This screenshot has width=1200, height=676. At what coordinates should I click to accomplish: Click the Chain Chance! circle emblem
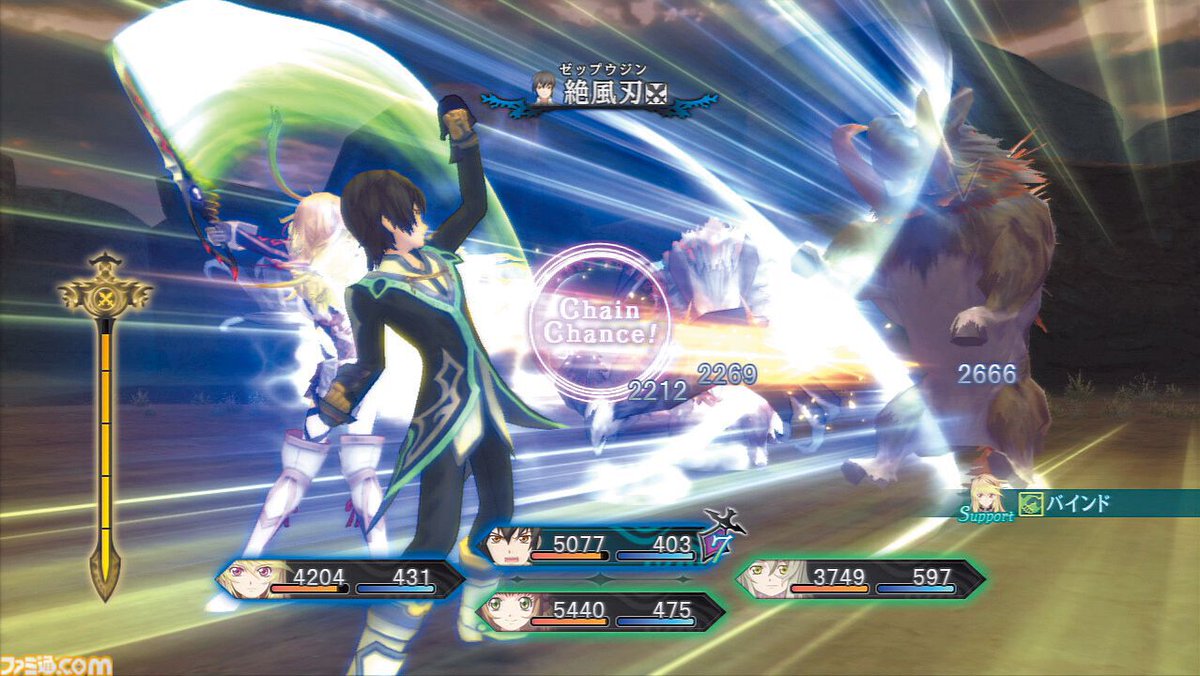(600, 321)
